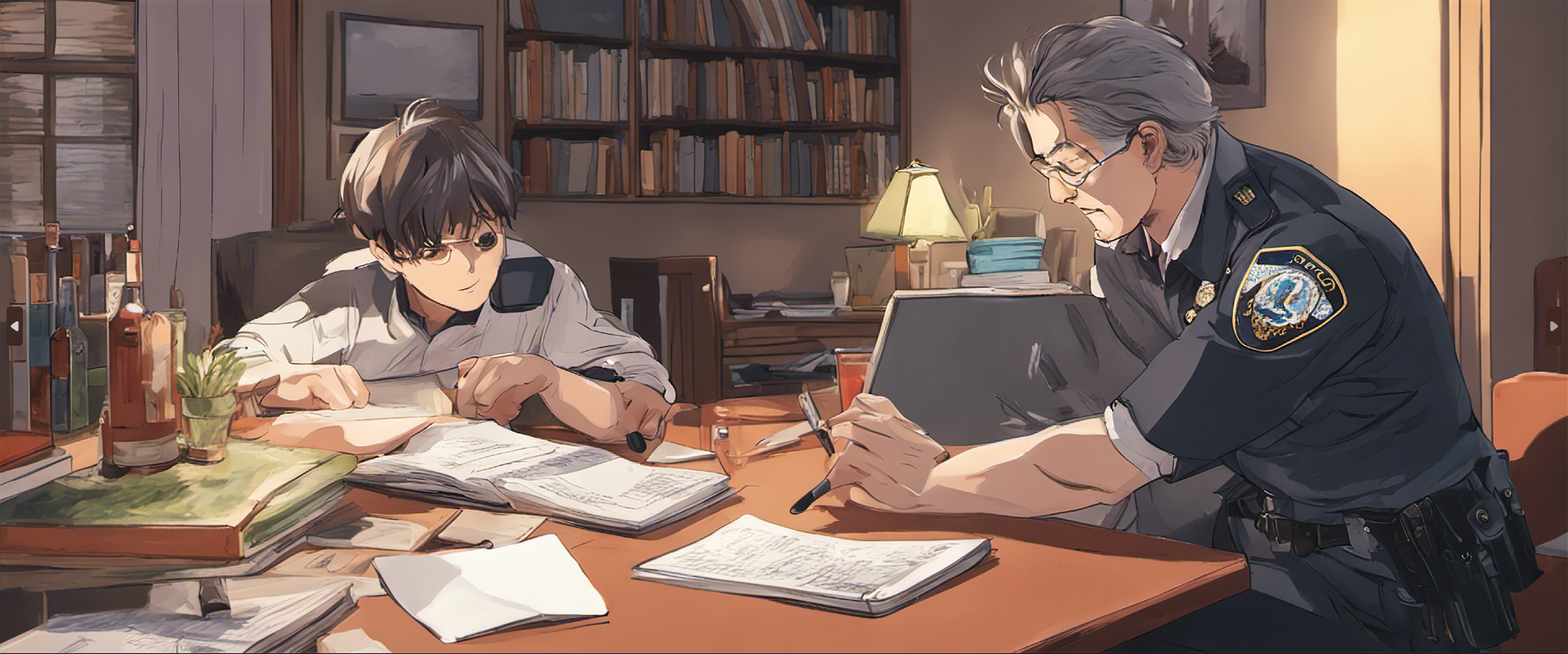
Task: Advance to the next scene with right arrow
Action: [x=1553, y=326]
